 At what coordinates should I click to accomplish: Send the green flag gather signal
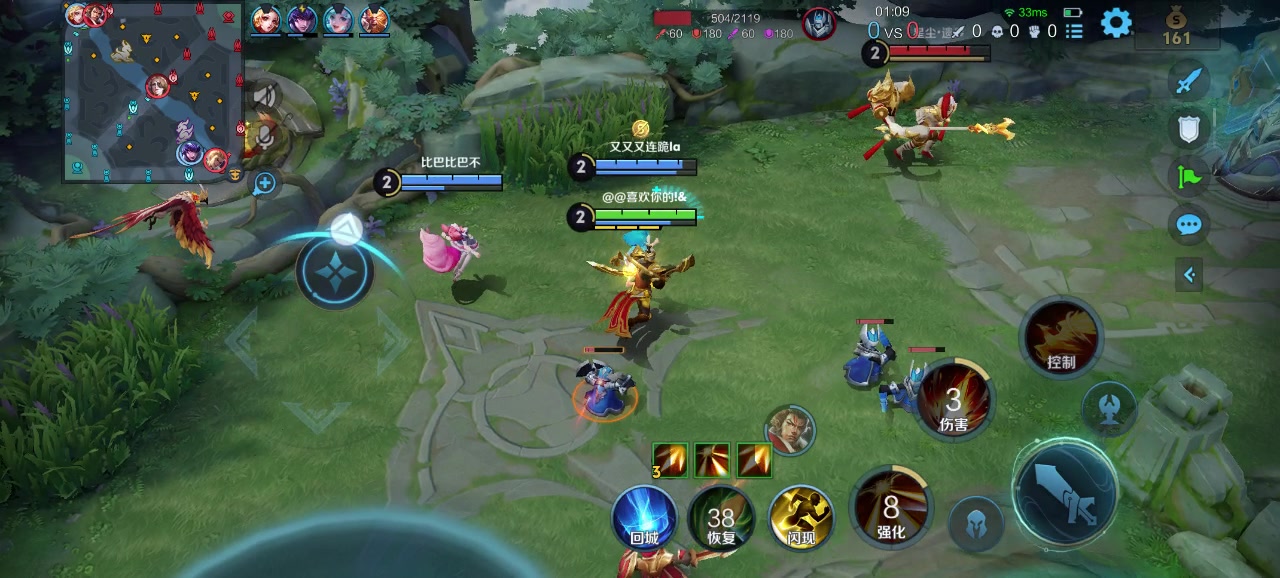(x=1189, y=176)
